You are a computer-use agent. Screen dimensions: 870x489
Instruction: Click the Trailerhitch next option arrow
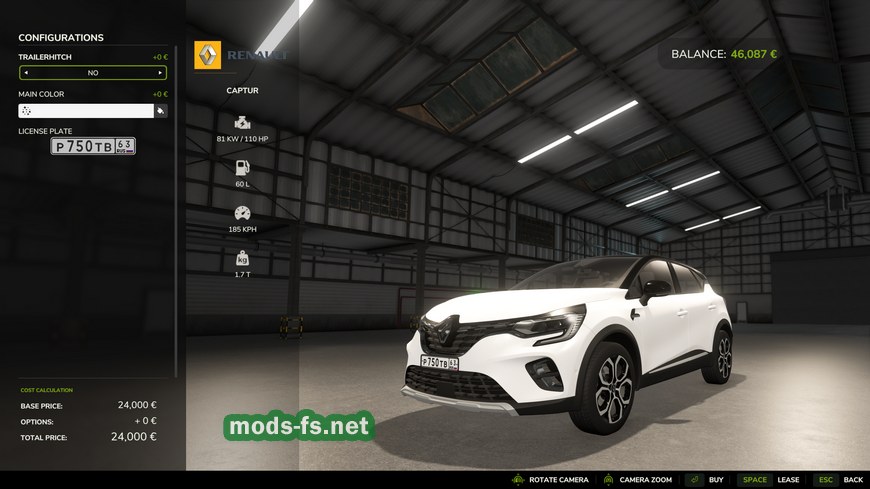[159, 73]
